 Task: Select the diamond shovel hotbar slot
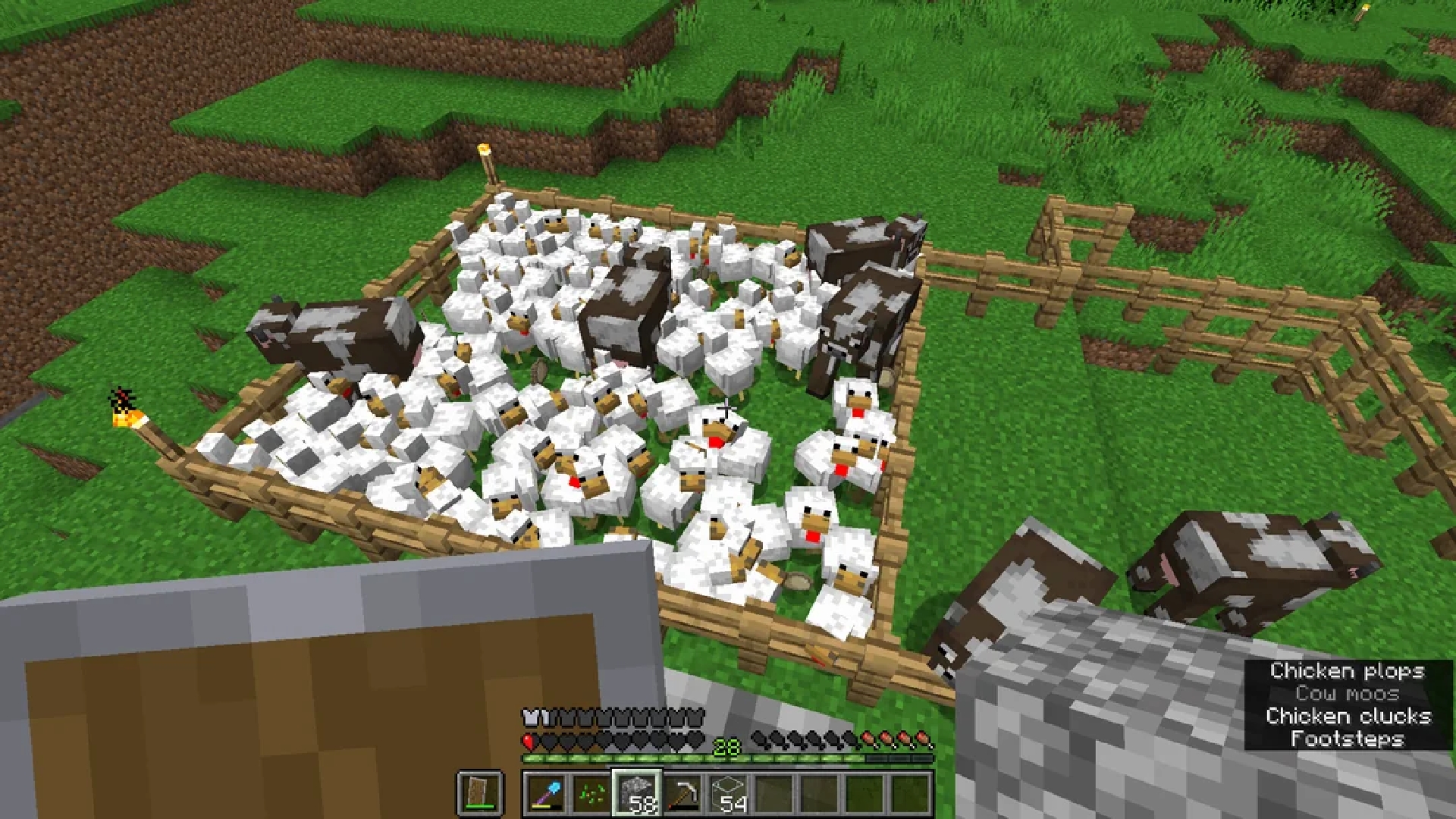(x=546, y=793)
